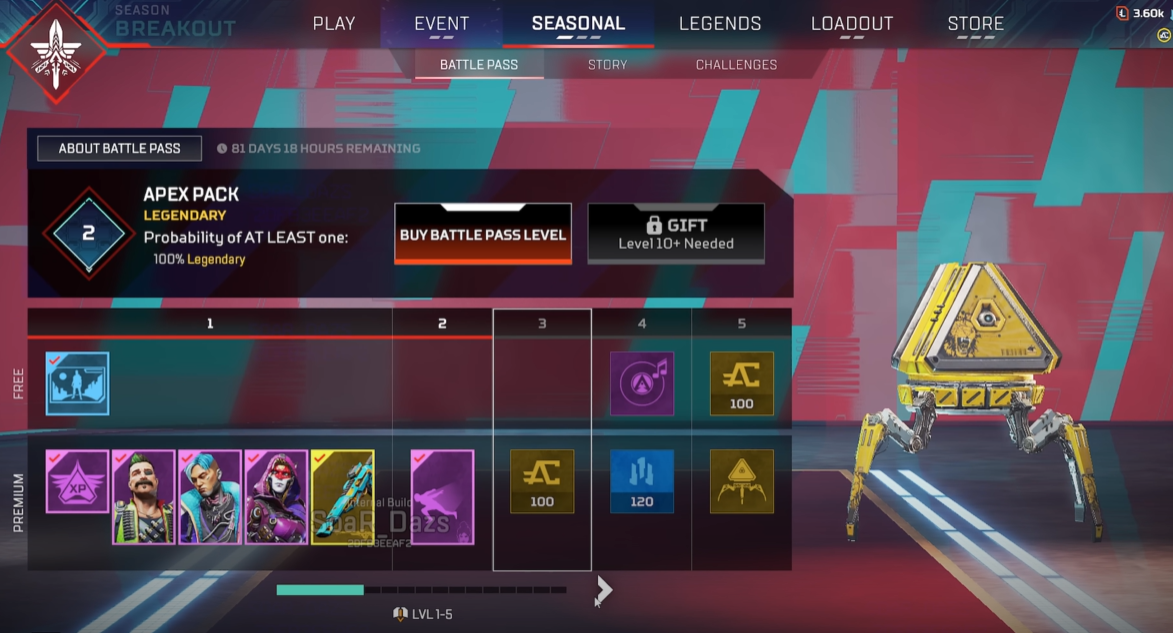Screen dimensions: 1173x633
Task: Choose the free level 5 crafting metals reward
Action: [x=742, y=383]
